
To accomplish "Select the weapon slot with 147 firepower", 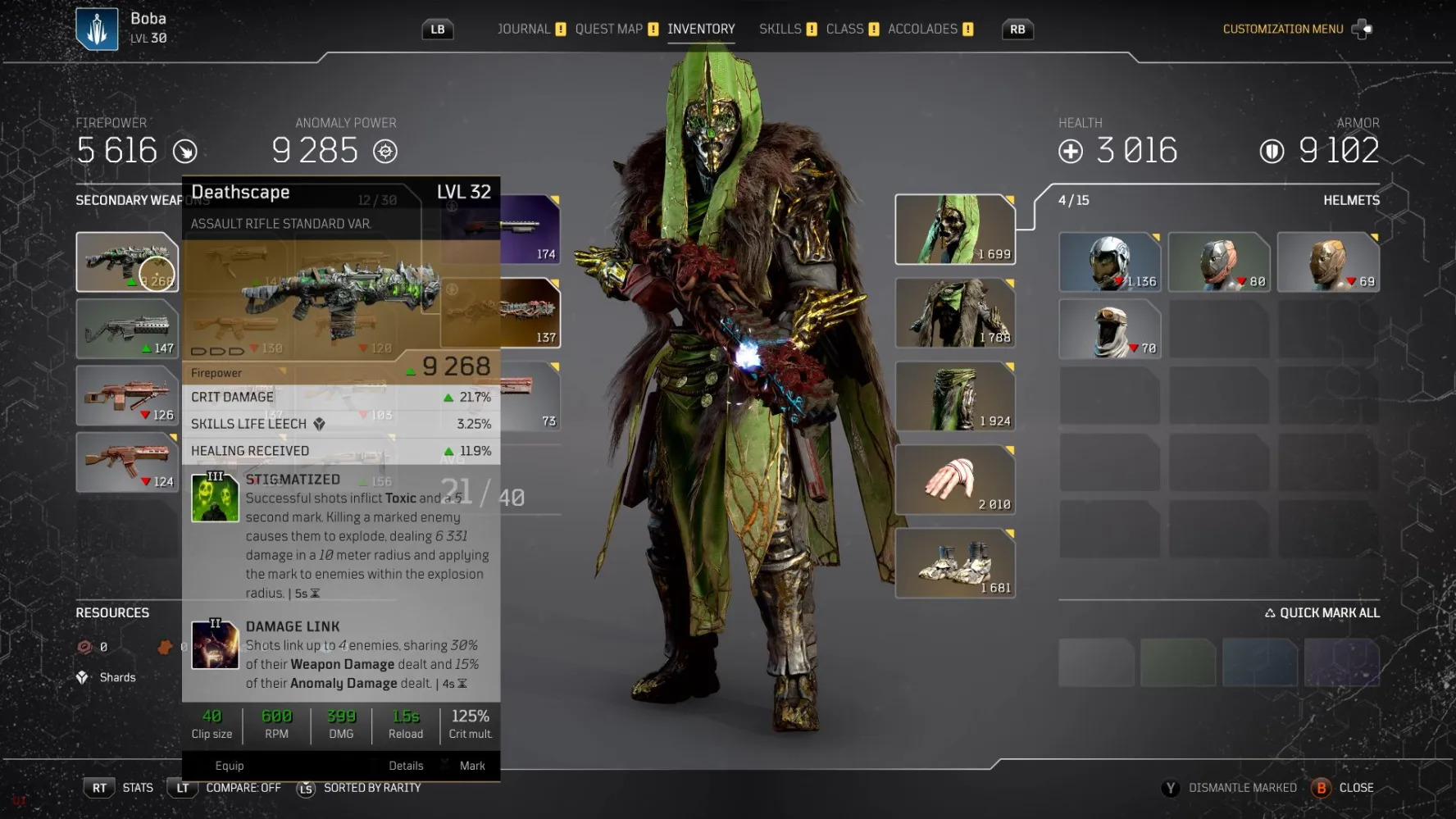I will pos(127,329).
